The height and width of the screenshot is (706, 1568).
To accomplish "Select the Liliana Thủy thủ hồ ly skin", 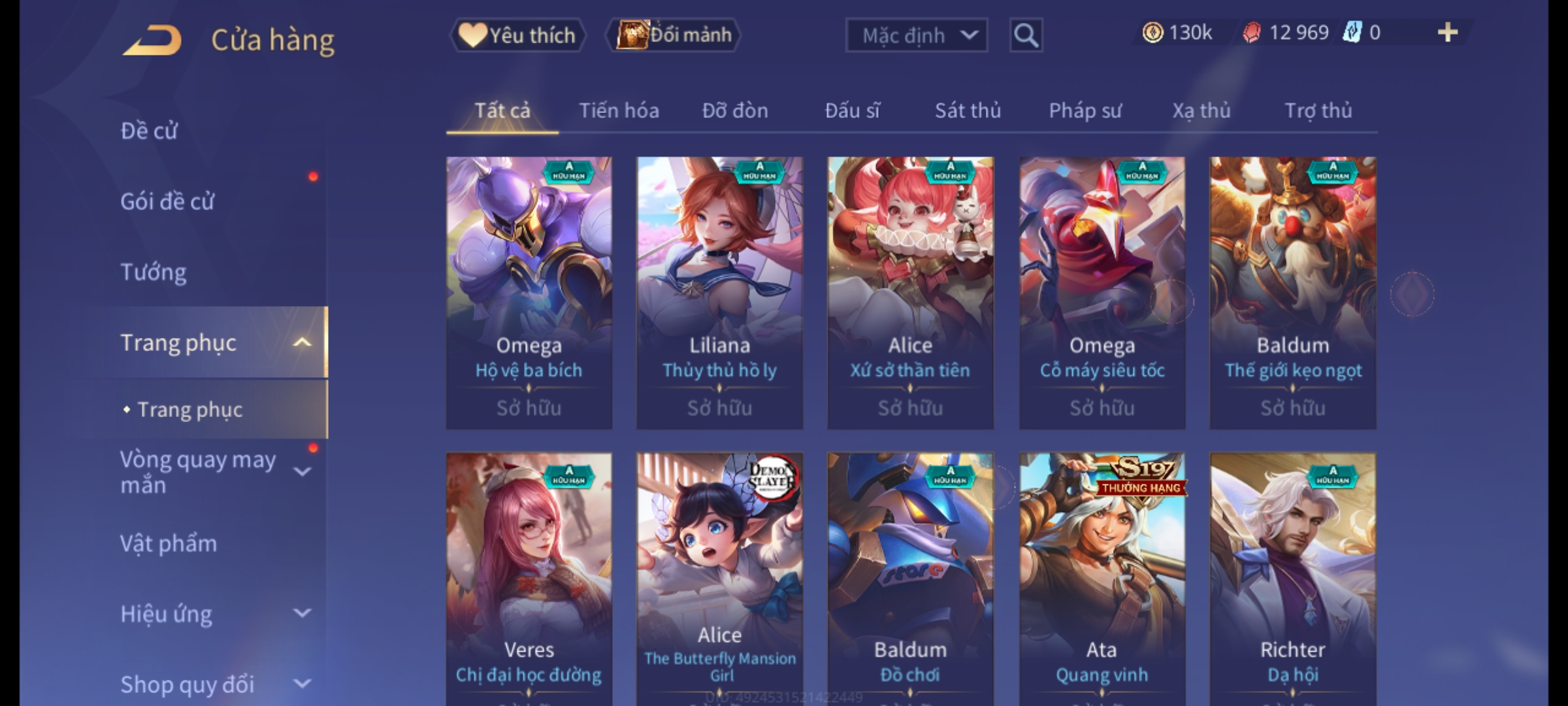I will click(719, 292).
